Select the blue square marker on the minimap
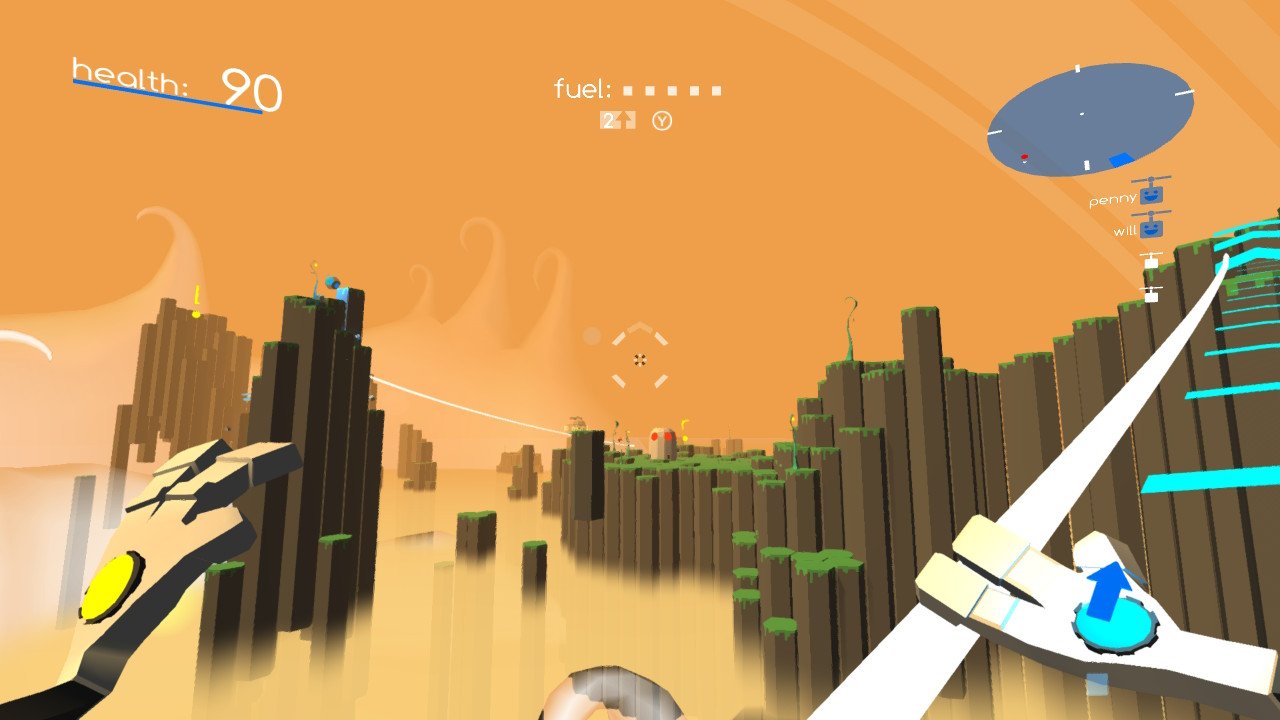The image size is (1280, 720). coord(1121,159)
